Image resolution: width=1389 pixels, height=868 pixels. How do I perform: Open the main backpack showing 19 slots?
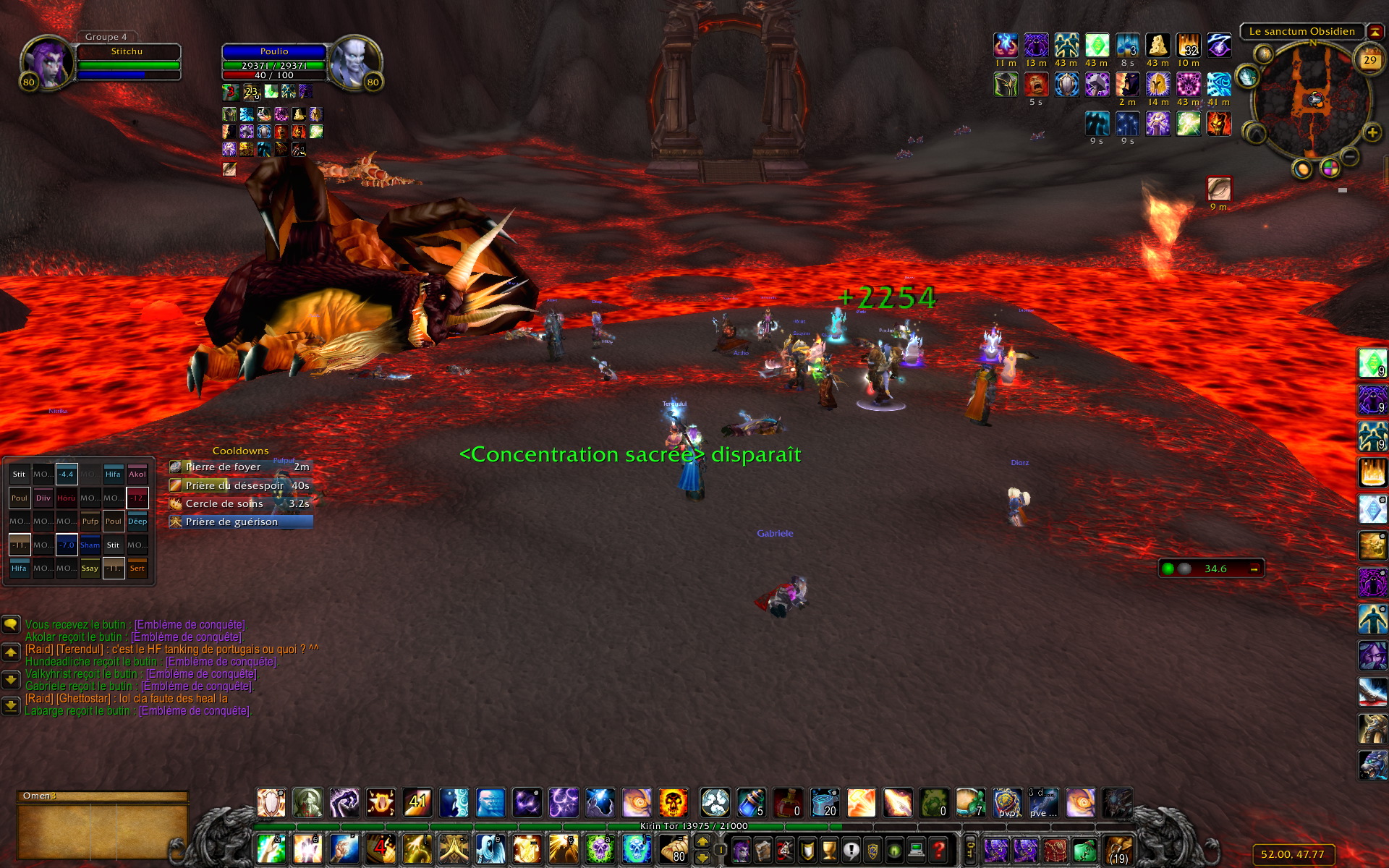1118,850
